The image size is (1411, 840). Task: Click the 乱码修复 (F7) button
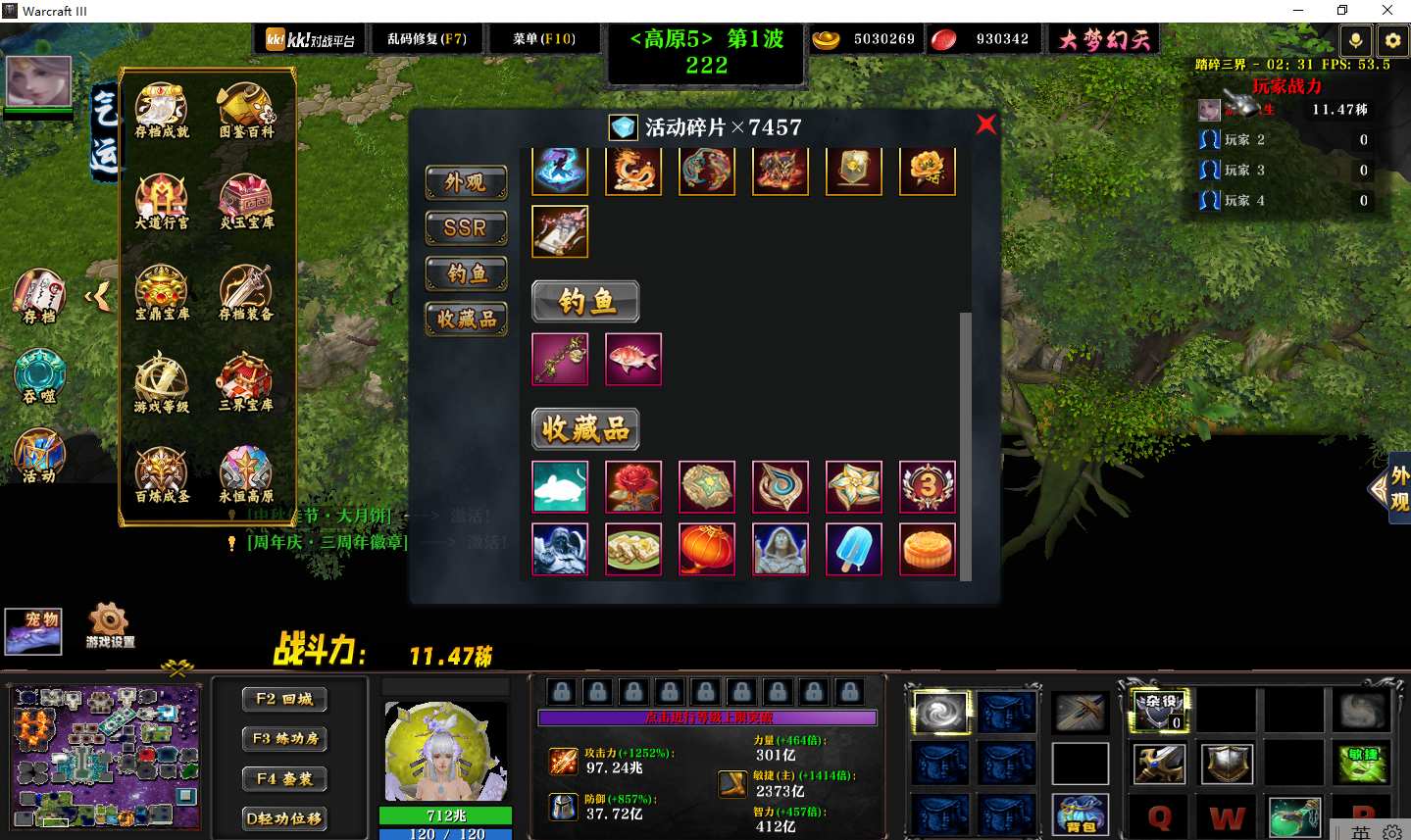(x=427, y=39)
